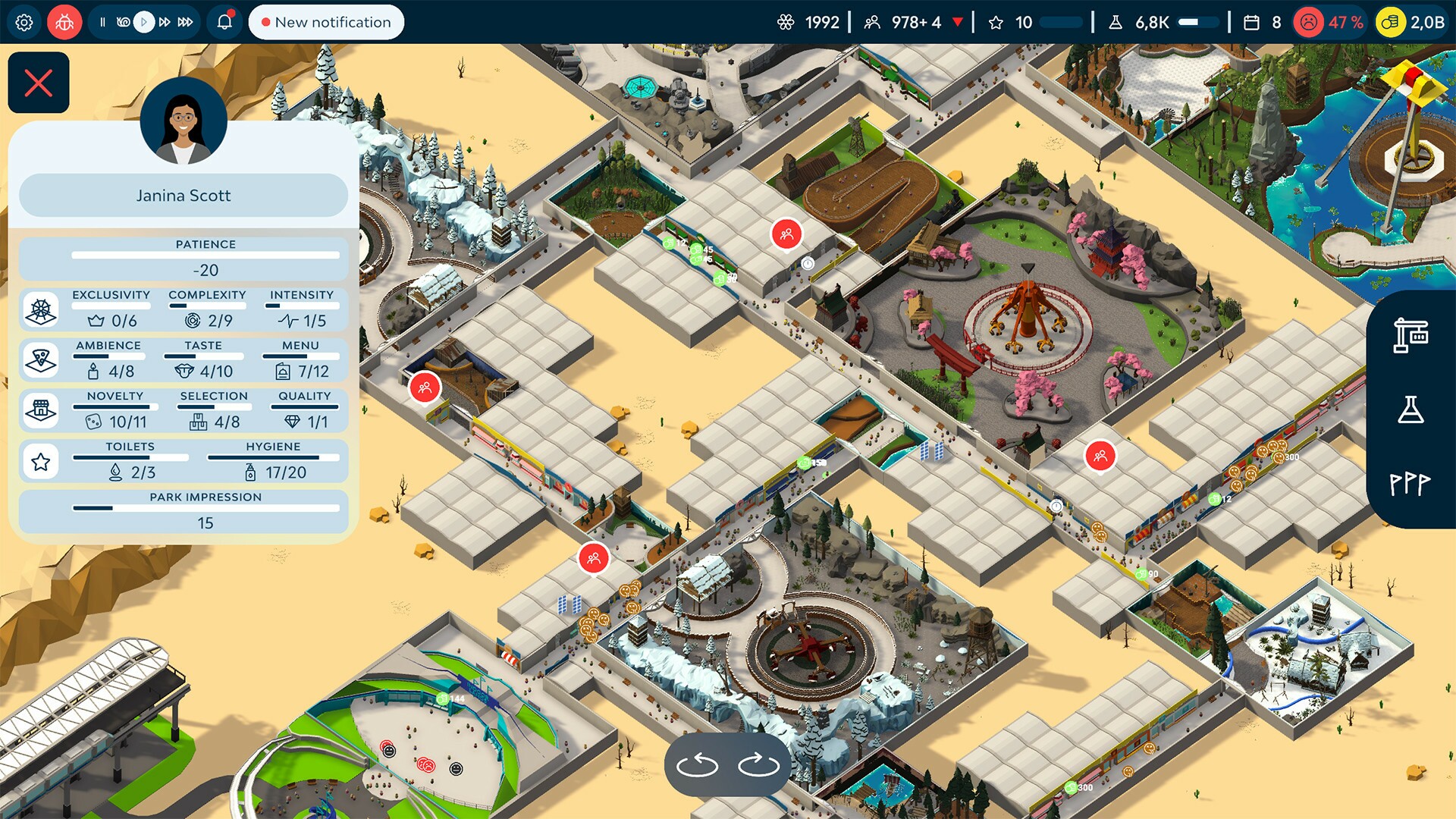
Task: Open the park goals flags panel
Action: coord(1412,481)
